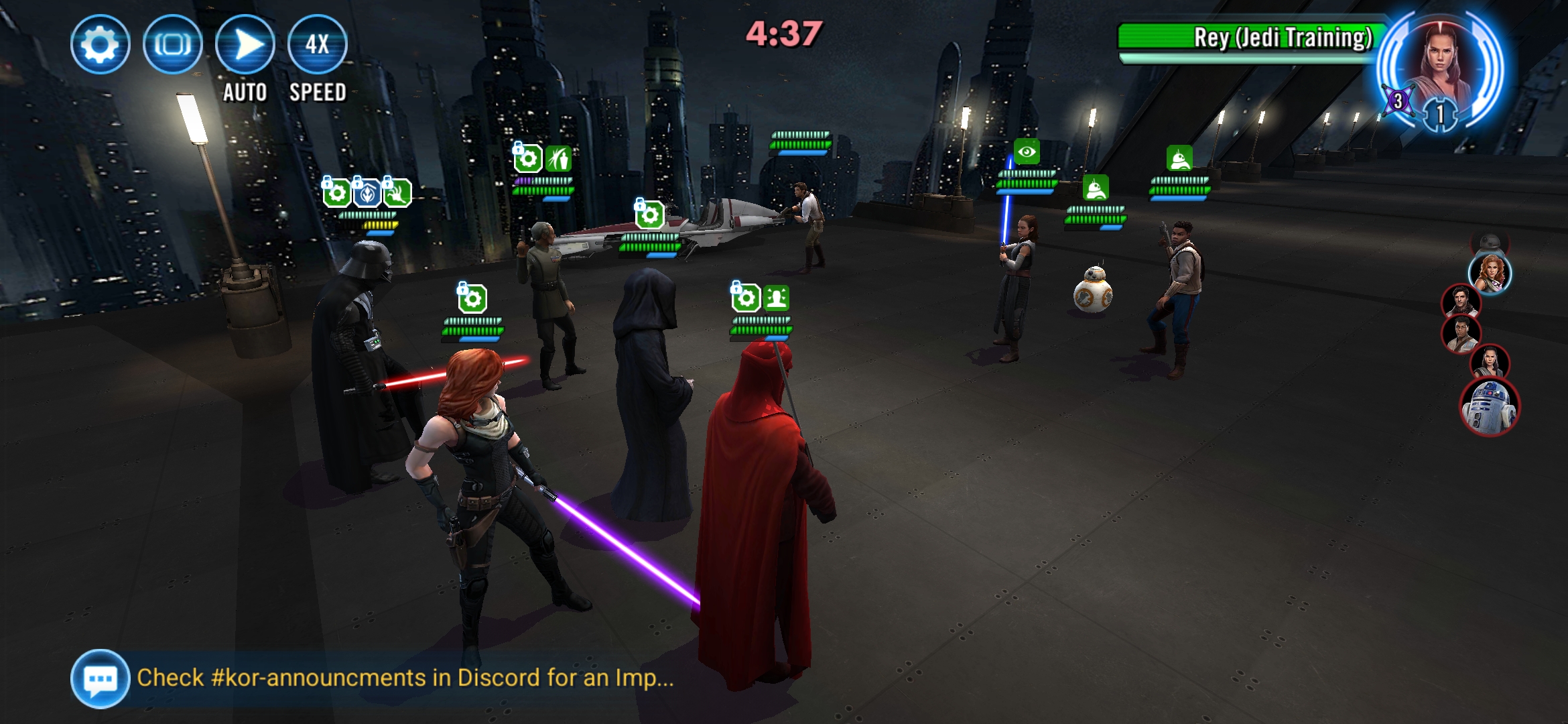The height and width of the screenshot is (724, 1568).
Task: Read the kor-announcements chat message
Action: (405, 678)
